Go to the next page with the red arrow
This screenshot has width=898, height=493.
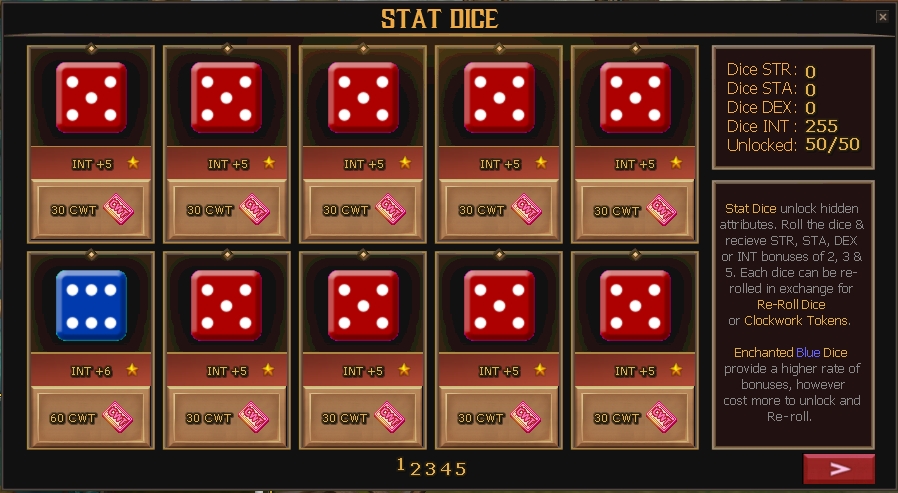[x=839, y=468]
